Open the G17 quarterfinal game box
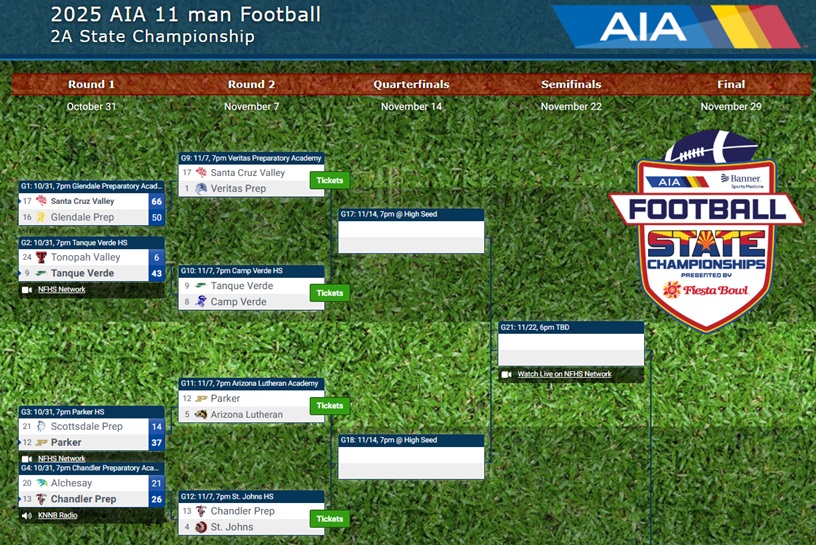The width and height of the screenshot is (816, 545). tap(411, 236)
